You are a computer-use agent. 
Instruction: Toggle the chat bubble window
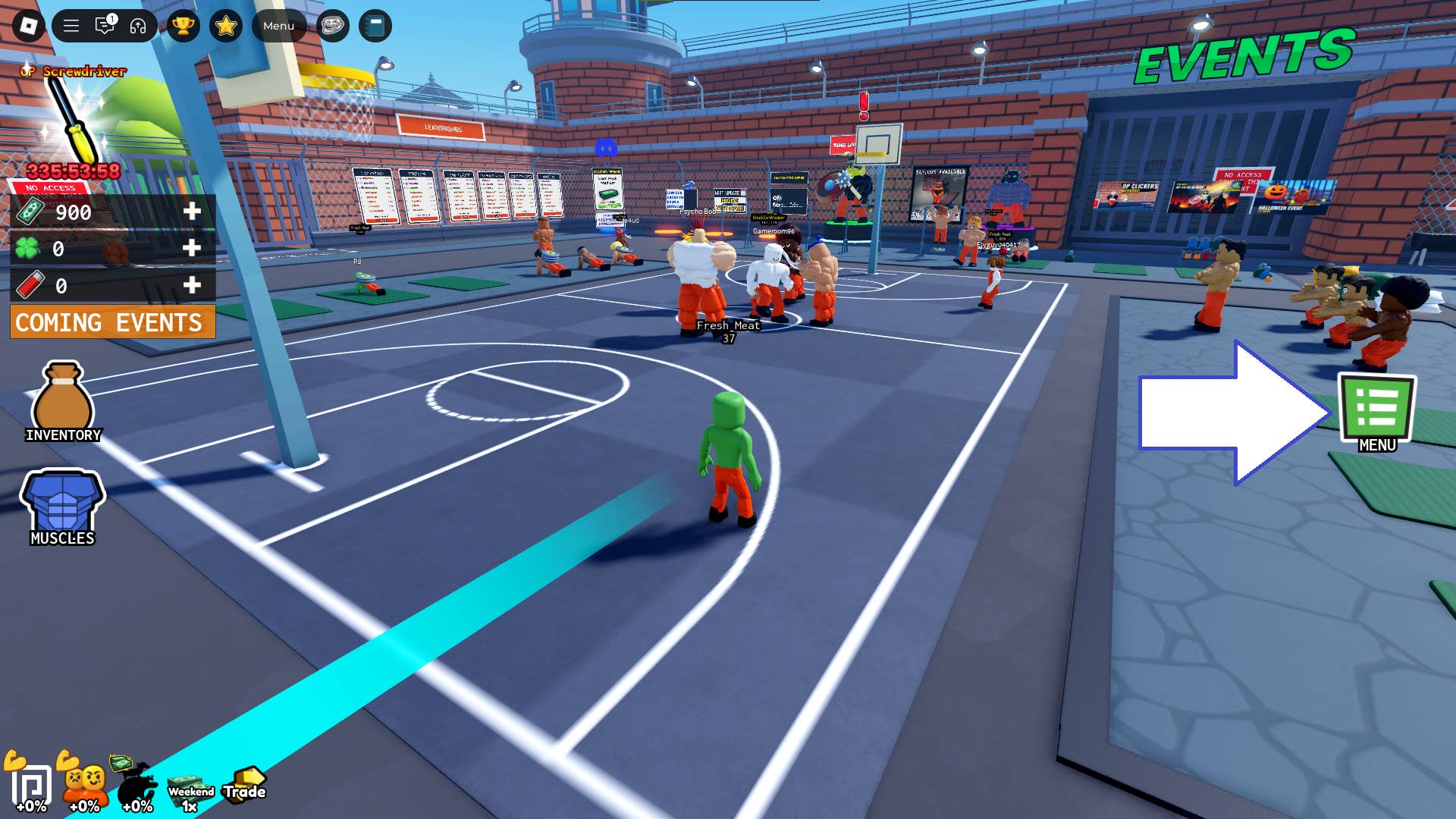(104, 25)
